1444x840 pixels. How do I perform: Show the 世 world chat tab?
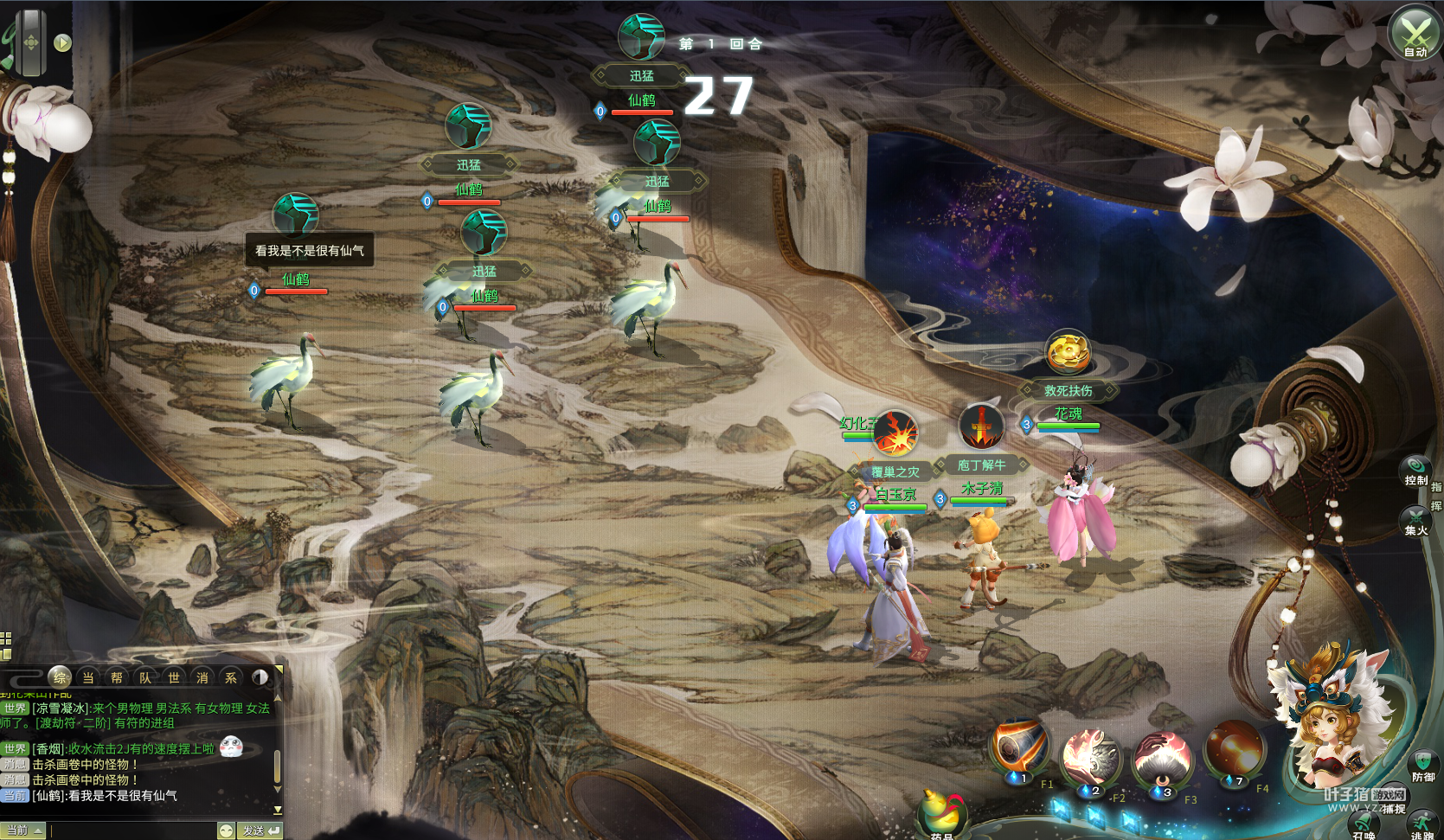pos(174,677)
